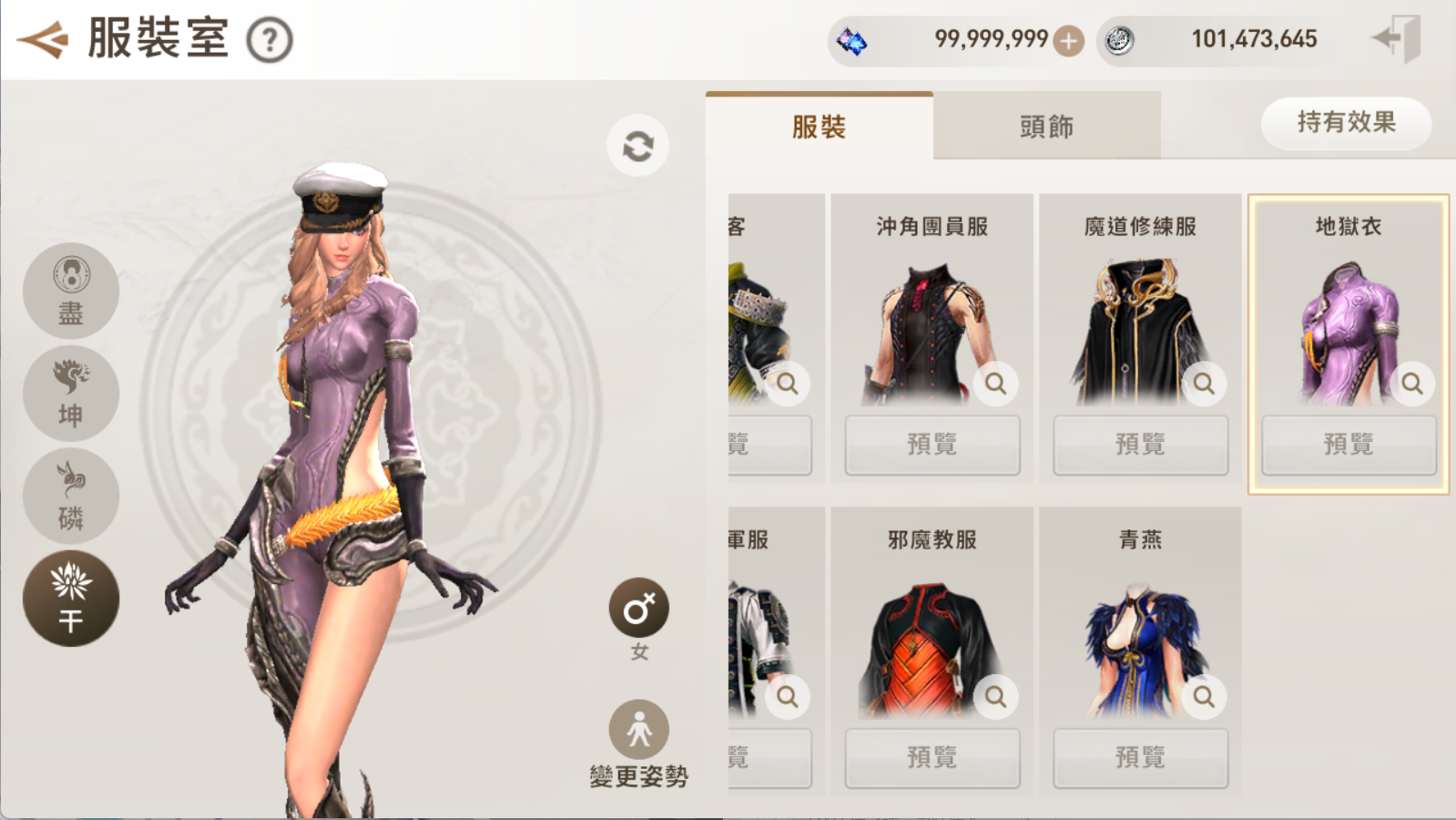
Task: Go back using the arrow beside 服裝室
Action: (x=42, y=39)
